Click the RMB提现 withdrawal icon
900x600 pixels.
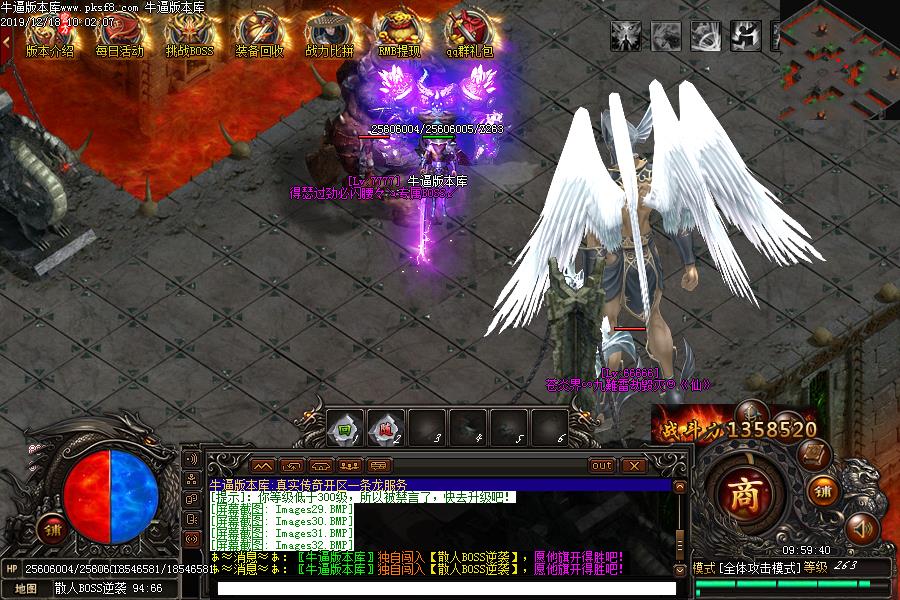point(399,36)
